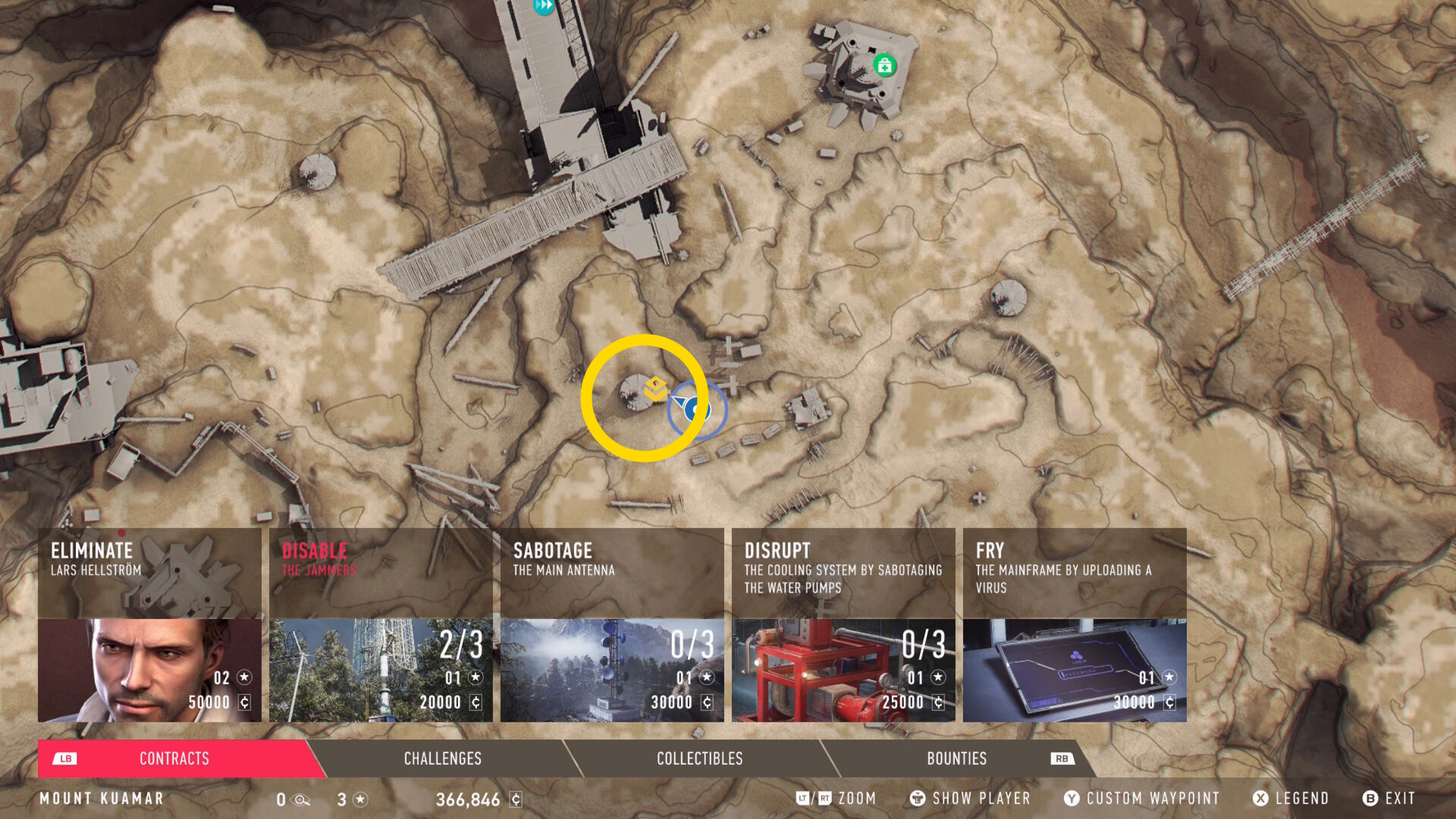This screenshot has width=1456, height=819.
Task: Show the Collectibles tab
Action: (699, 758)
